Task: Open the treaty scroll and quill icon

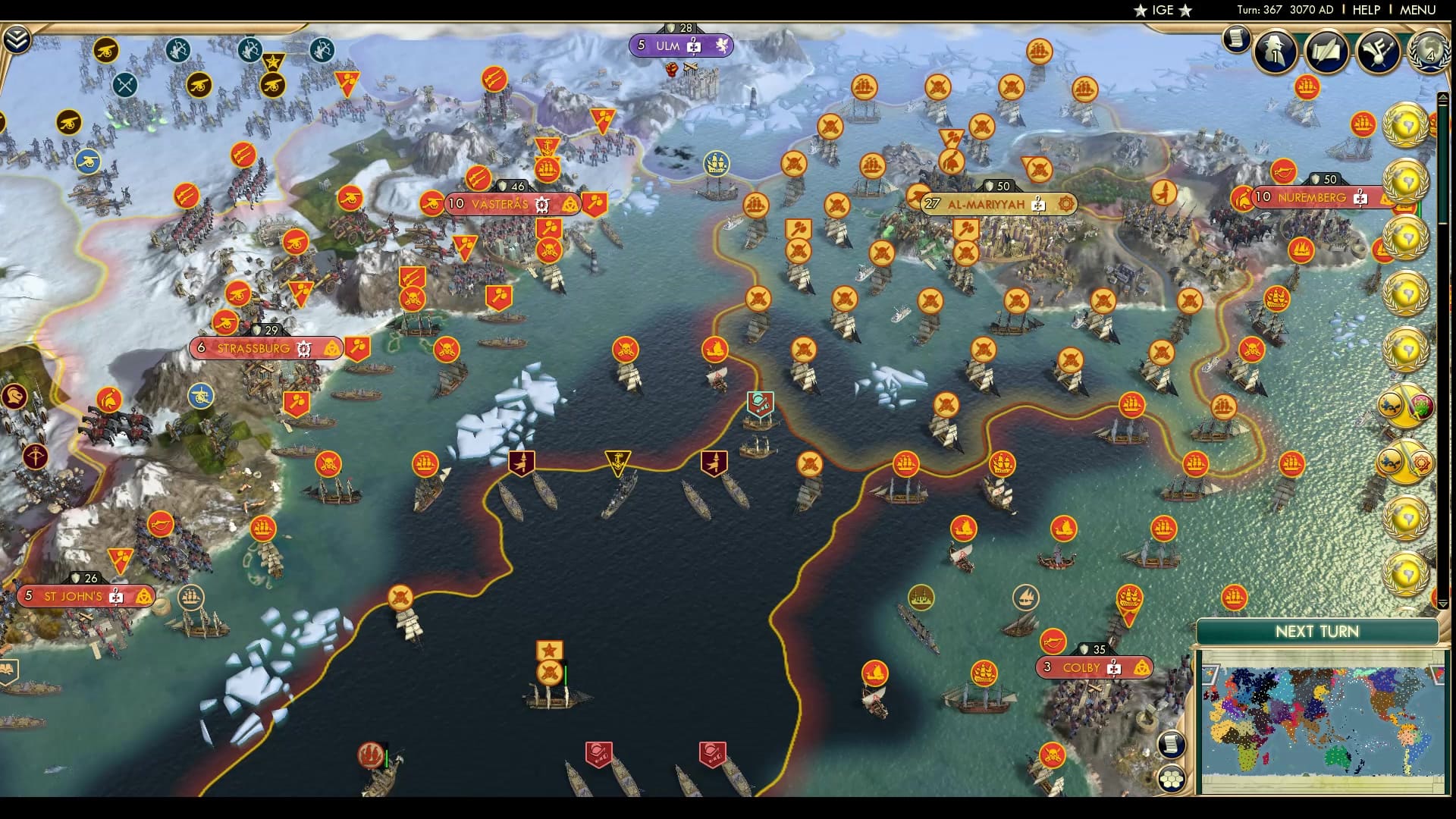Action: click(1326, 52)
